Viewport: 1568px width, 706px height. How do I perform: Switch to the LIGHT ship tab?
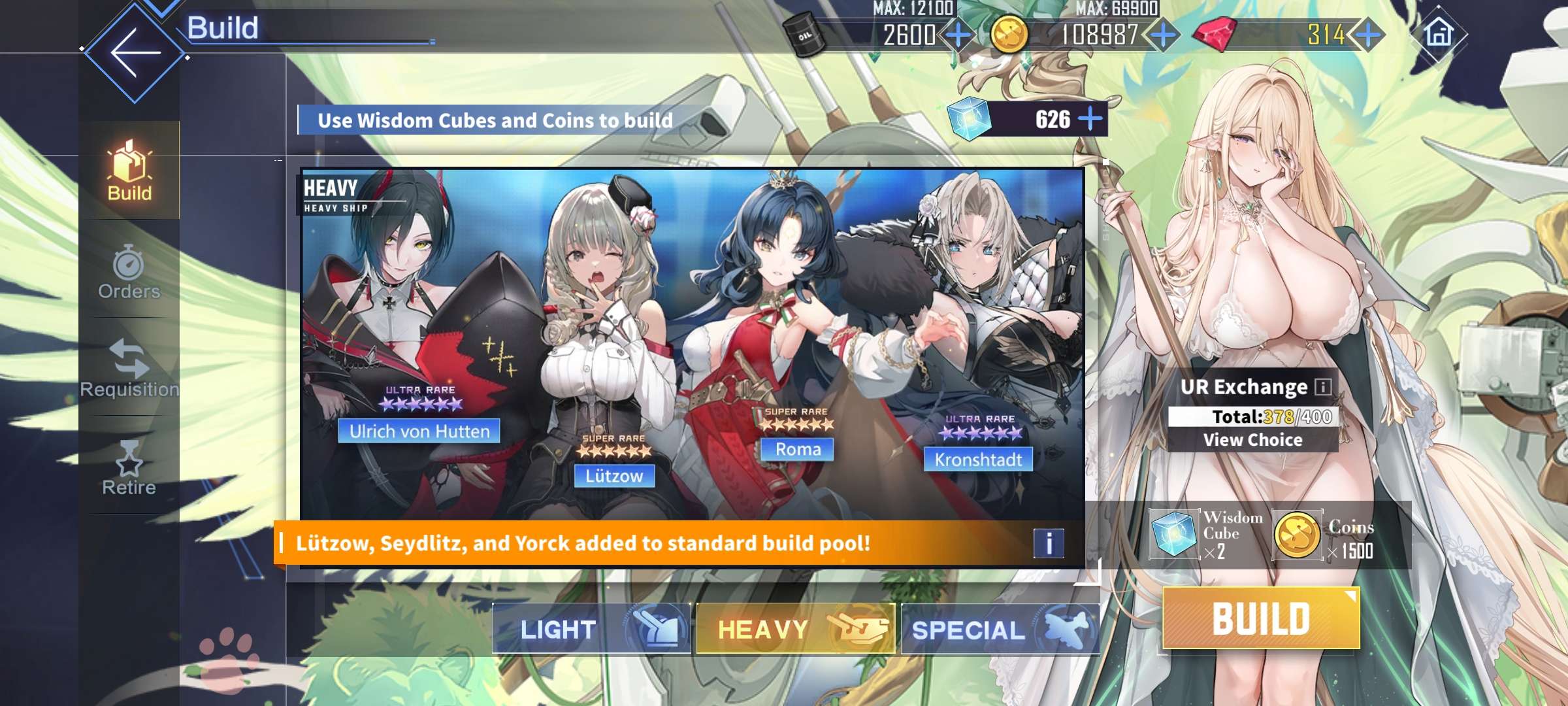[591, 629]
